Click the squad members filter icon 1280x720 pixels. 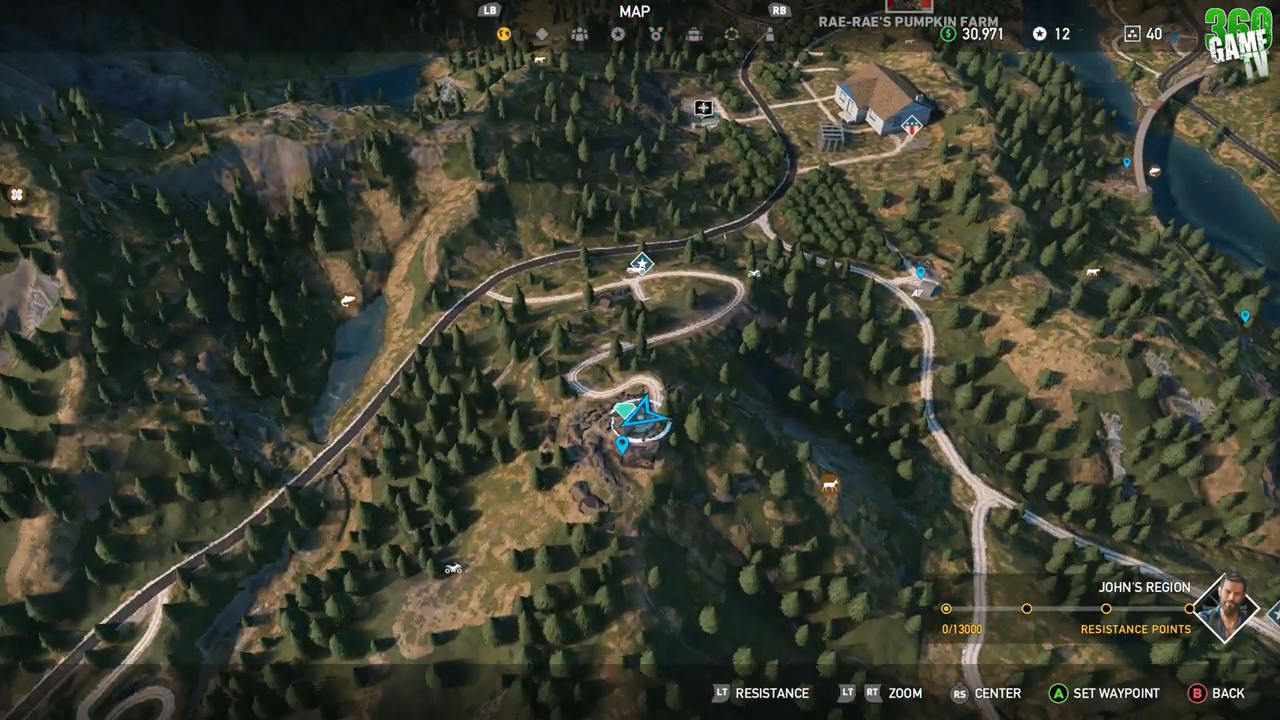578,33
